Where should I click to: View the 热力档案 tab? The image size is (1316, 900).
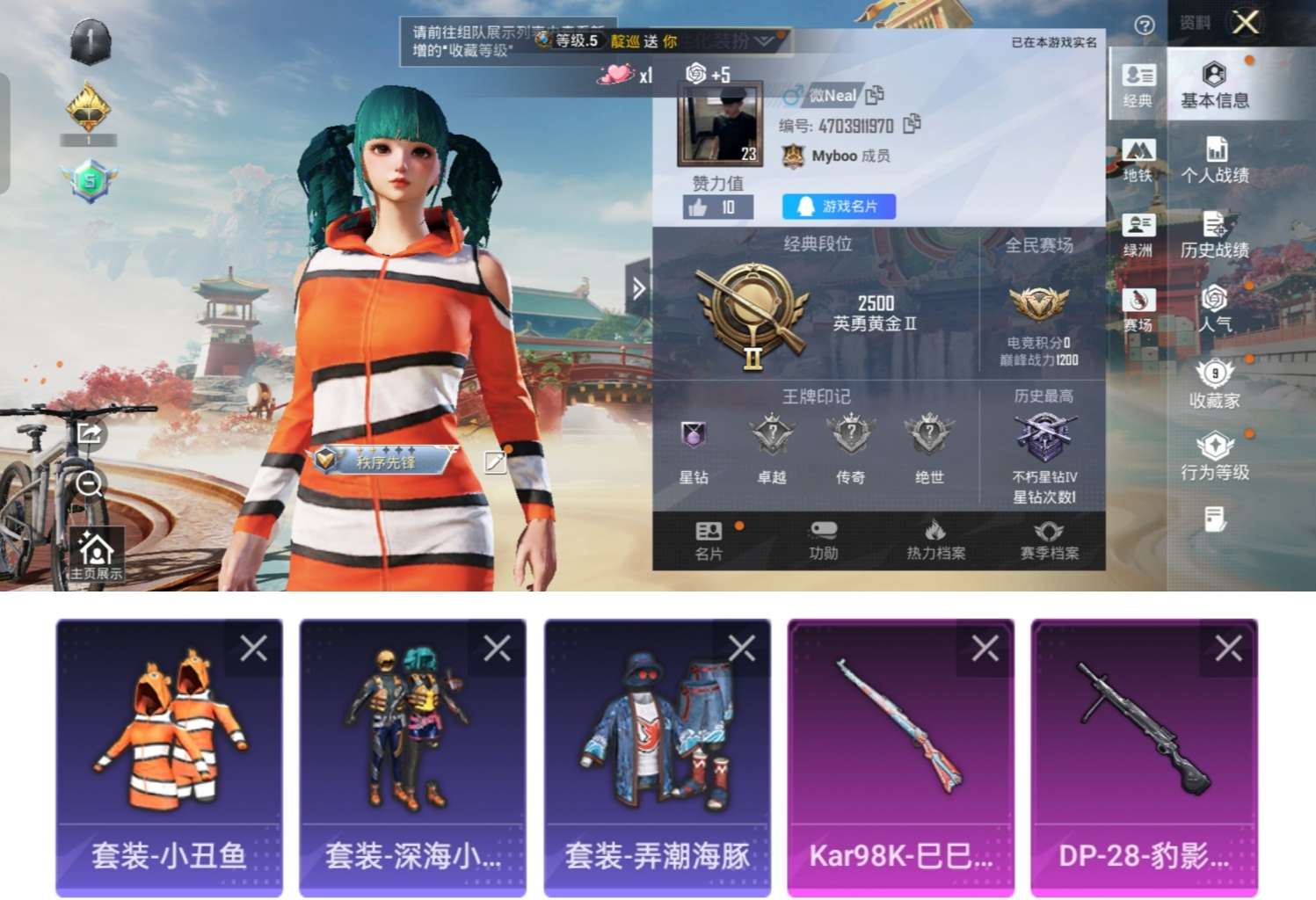tap(936, 539)
